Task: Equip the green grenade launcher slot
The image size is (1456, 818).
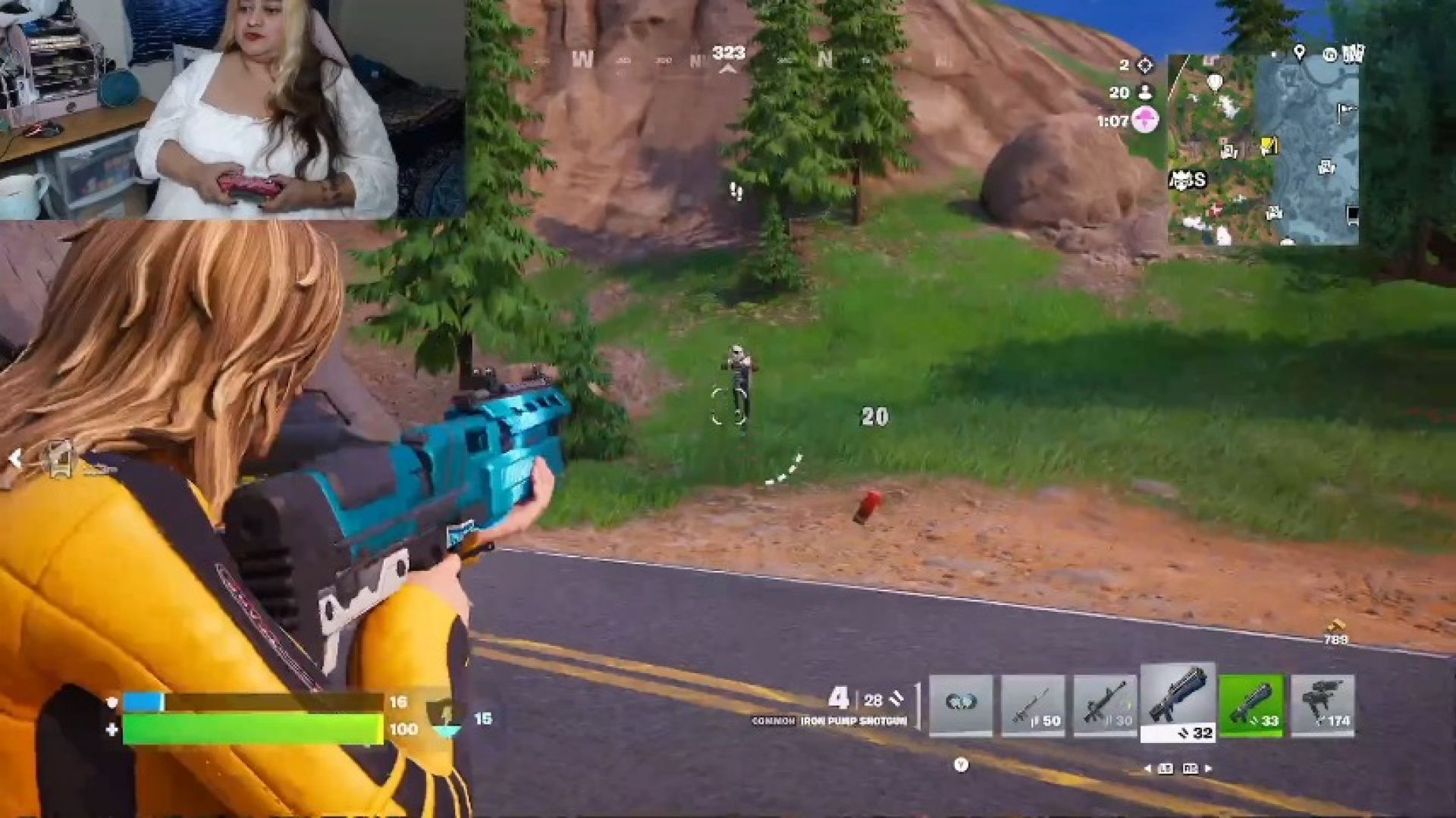Action: pos(1250,705)
